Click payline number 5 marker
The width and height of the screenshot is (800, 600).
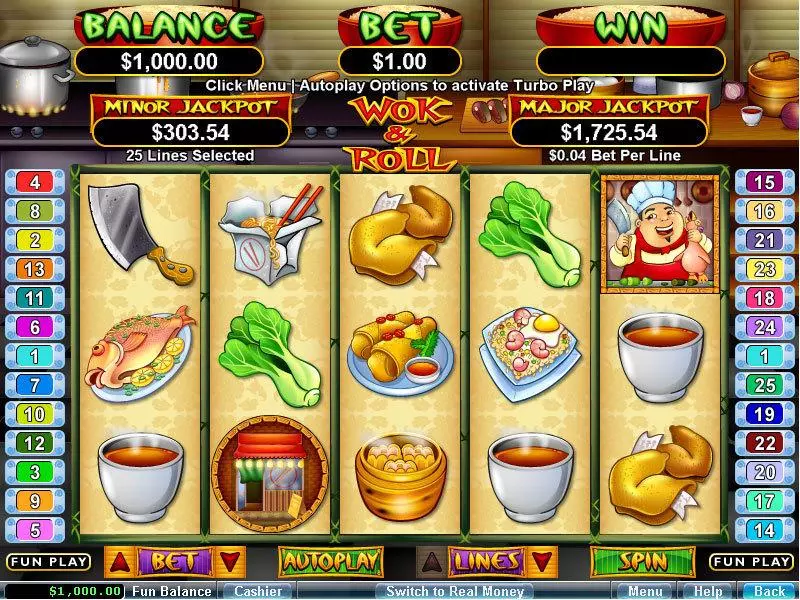click(x=35, y=530)
